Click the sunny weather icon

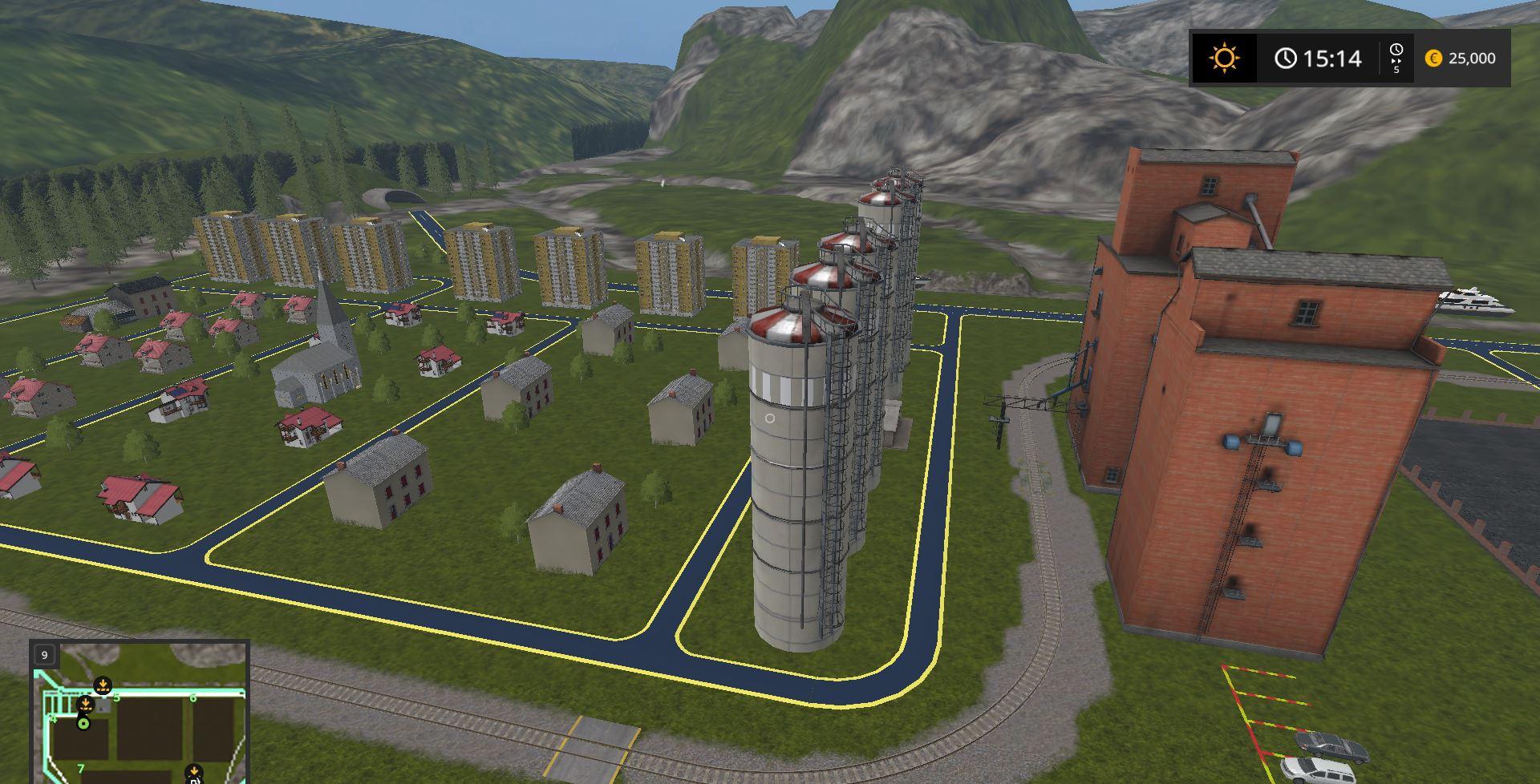tap(1225, 59)
